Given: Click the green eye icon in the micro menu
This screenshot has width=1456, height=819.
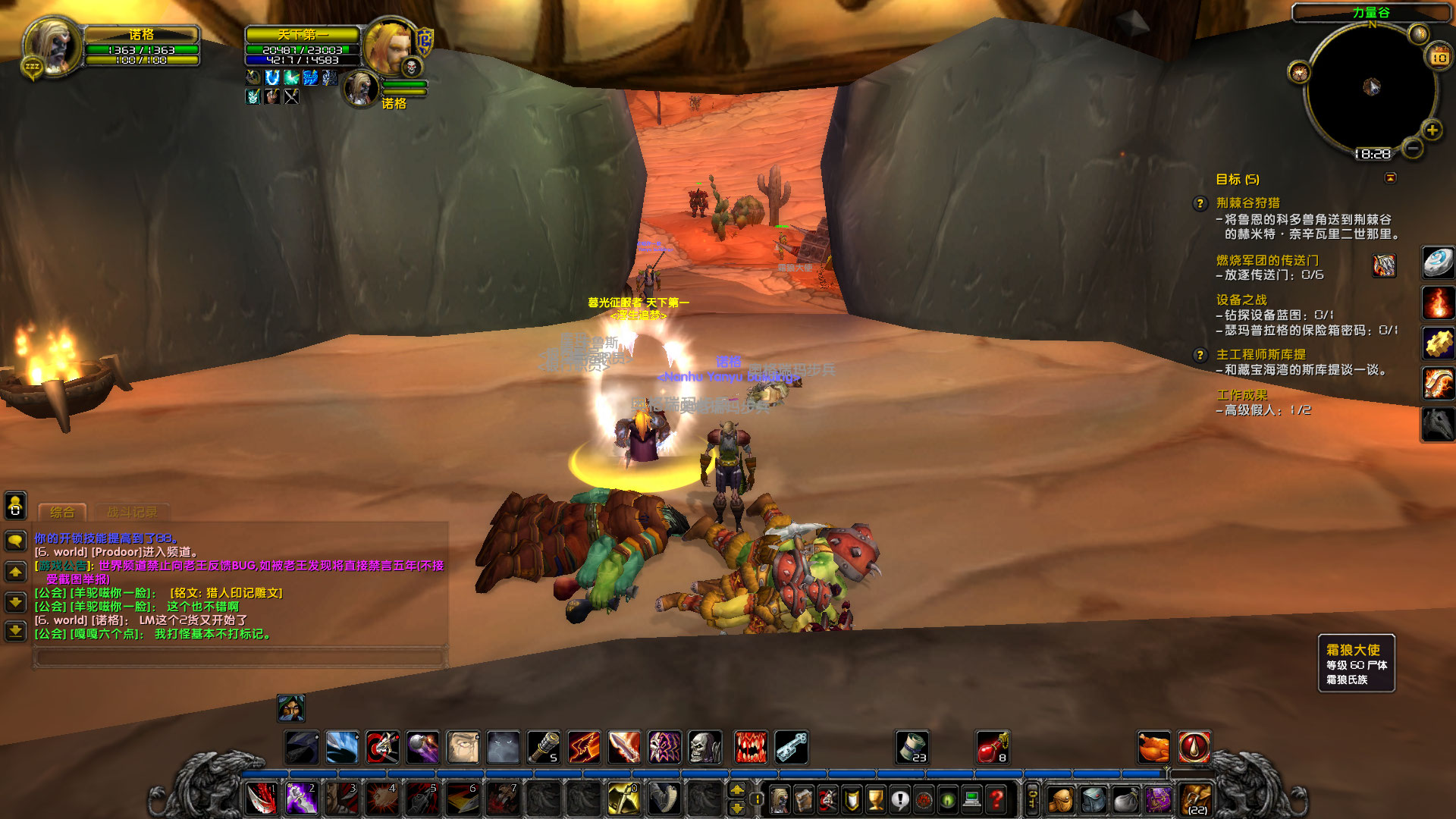Looking at the screenshot, I should (x=947, y=800).
